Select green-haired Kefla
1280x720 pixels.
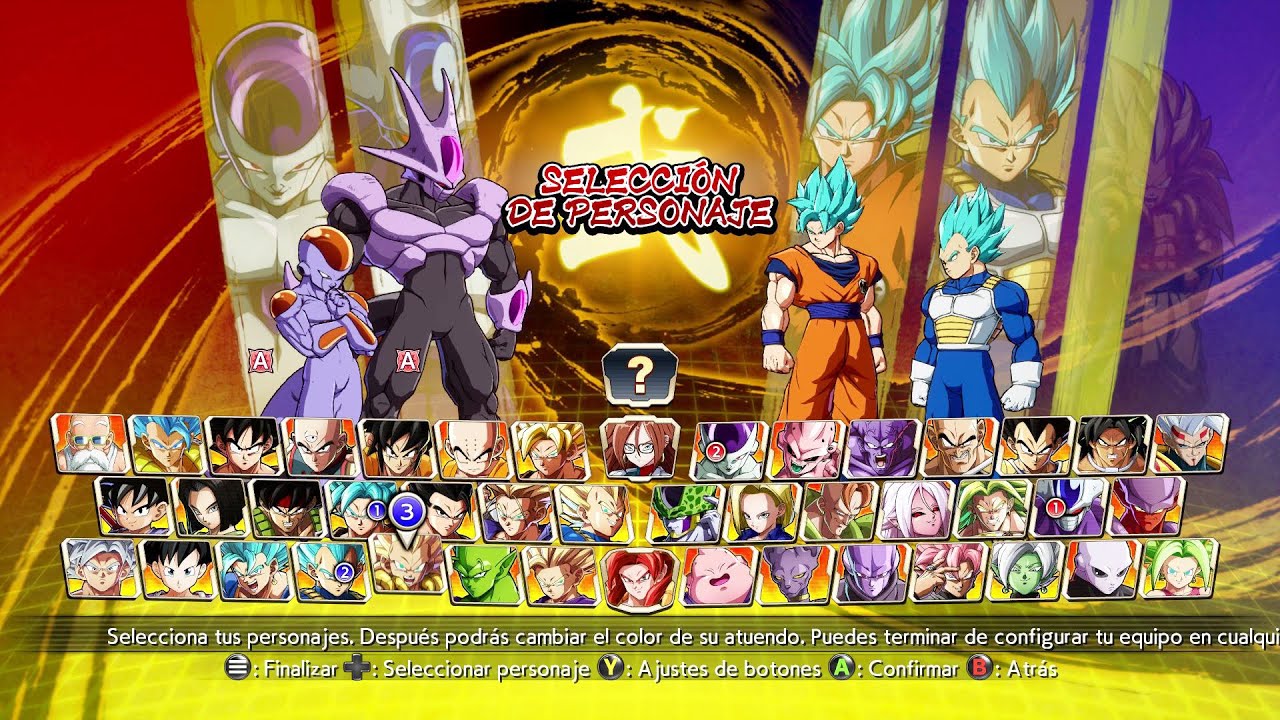pyautogui.click(x=1179, y=569)
